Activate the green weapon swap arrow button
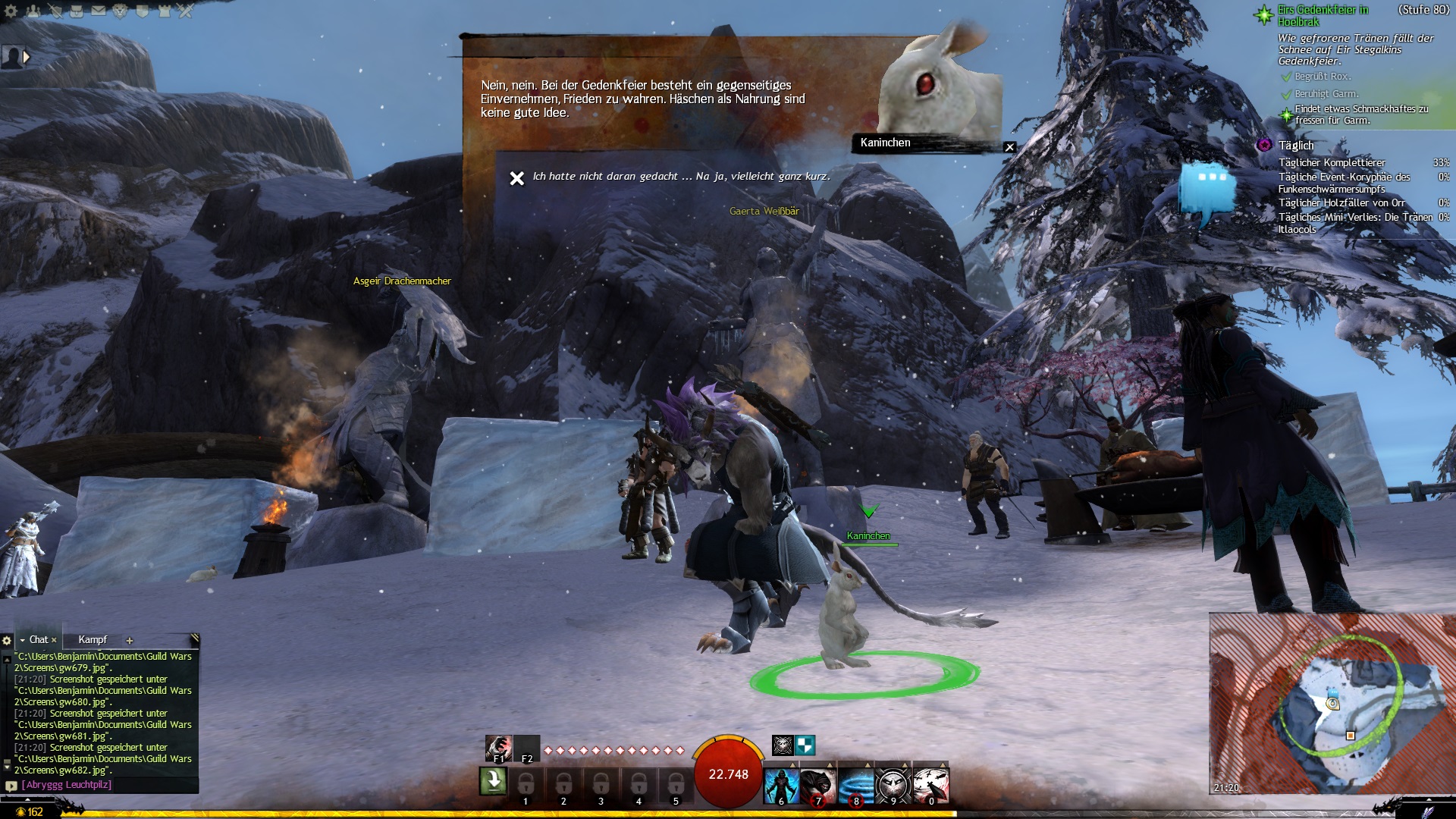The image size is (1456, 819). pos(493,780)
